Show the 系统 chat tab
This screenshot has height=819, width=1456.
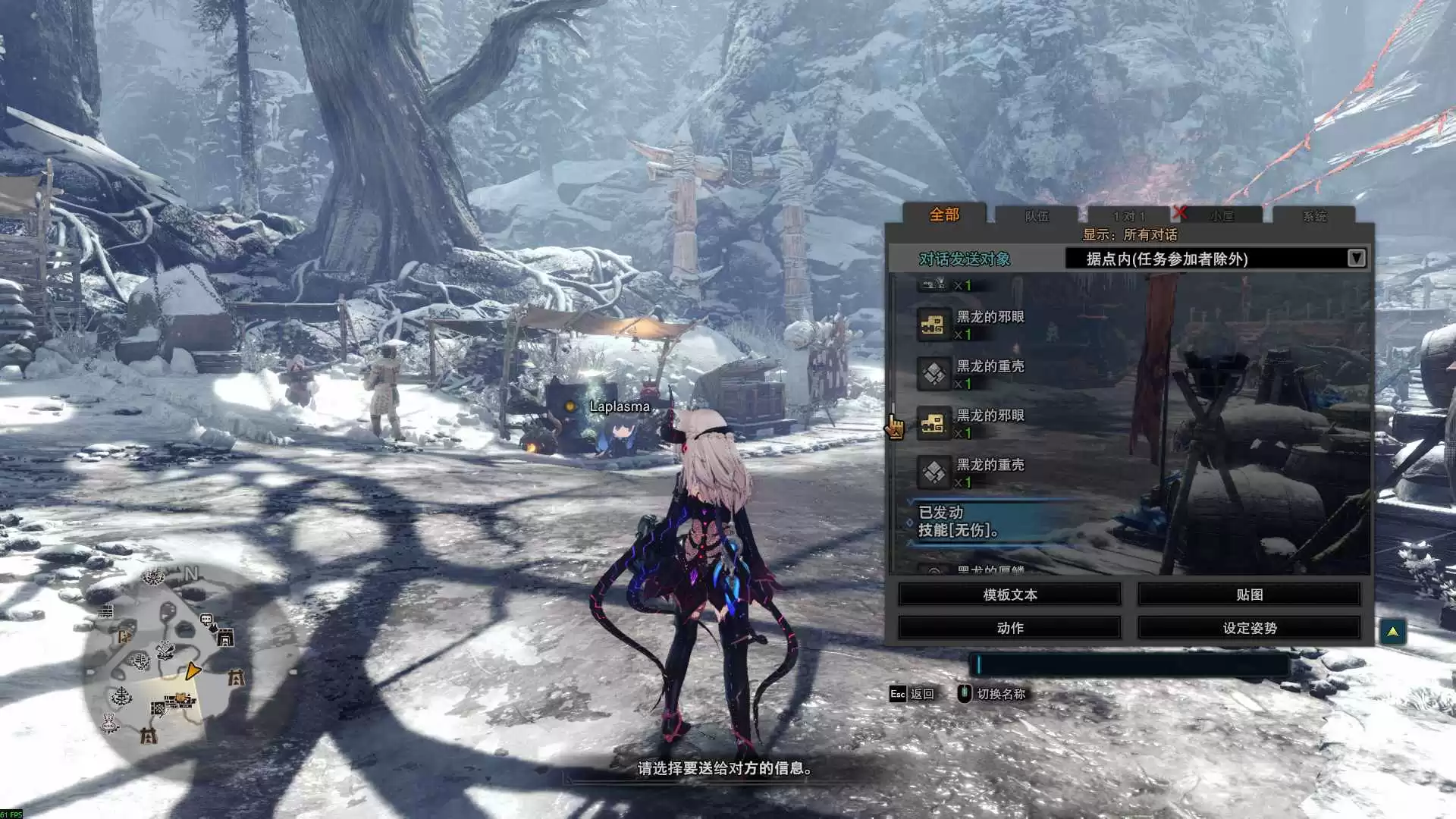pyautogui.click(x=1314, y=216)
